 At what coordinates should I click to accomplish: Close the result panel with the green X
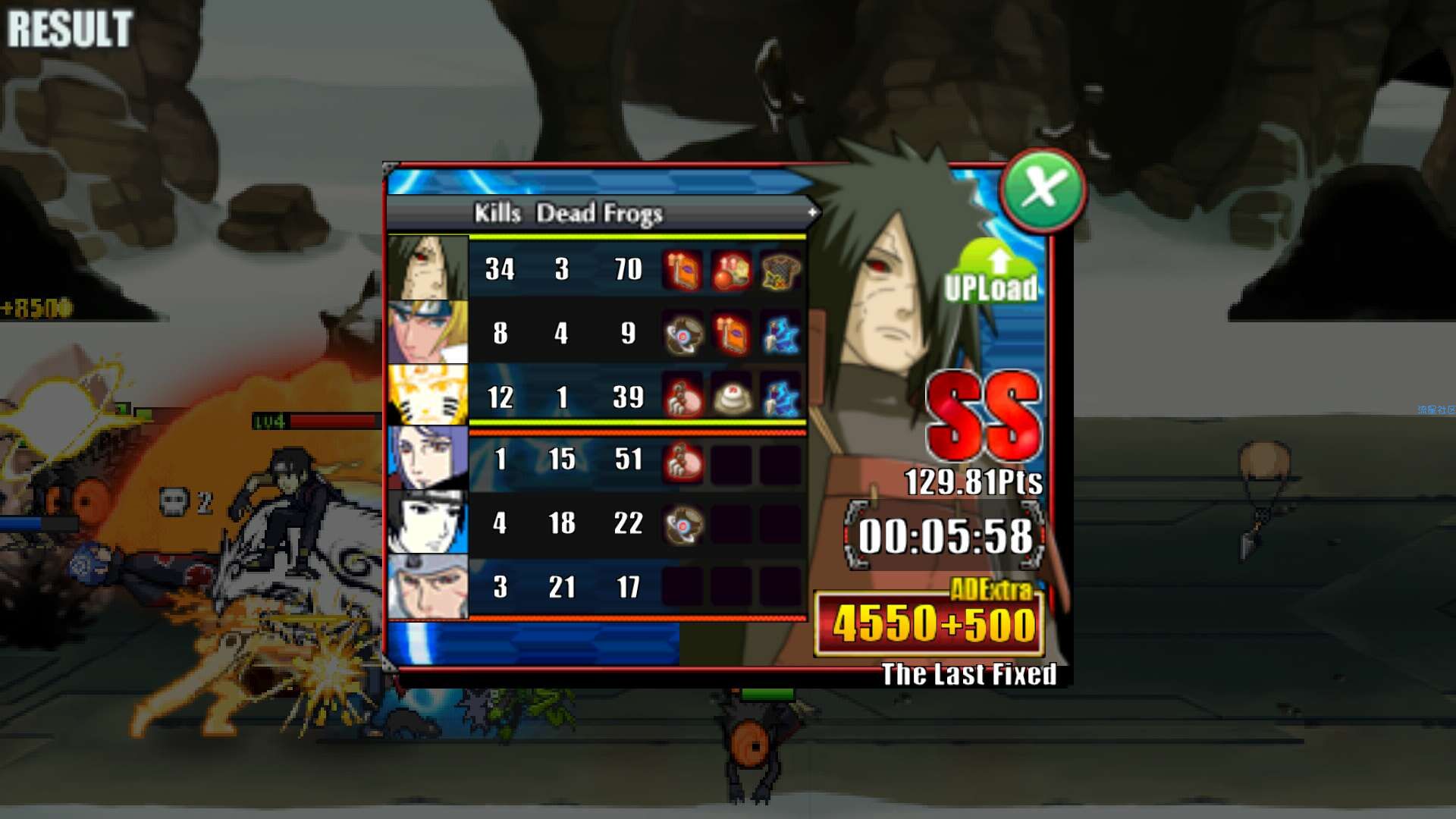pos(1042,189)
